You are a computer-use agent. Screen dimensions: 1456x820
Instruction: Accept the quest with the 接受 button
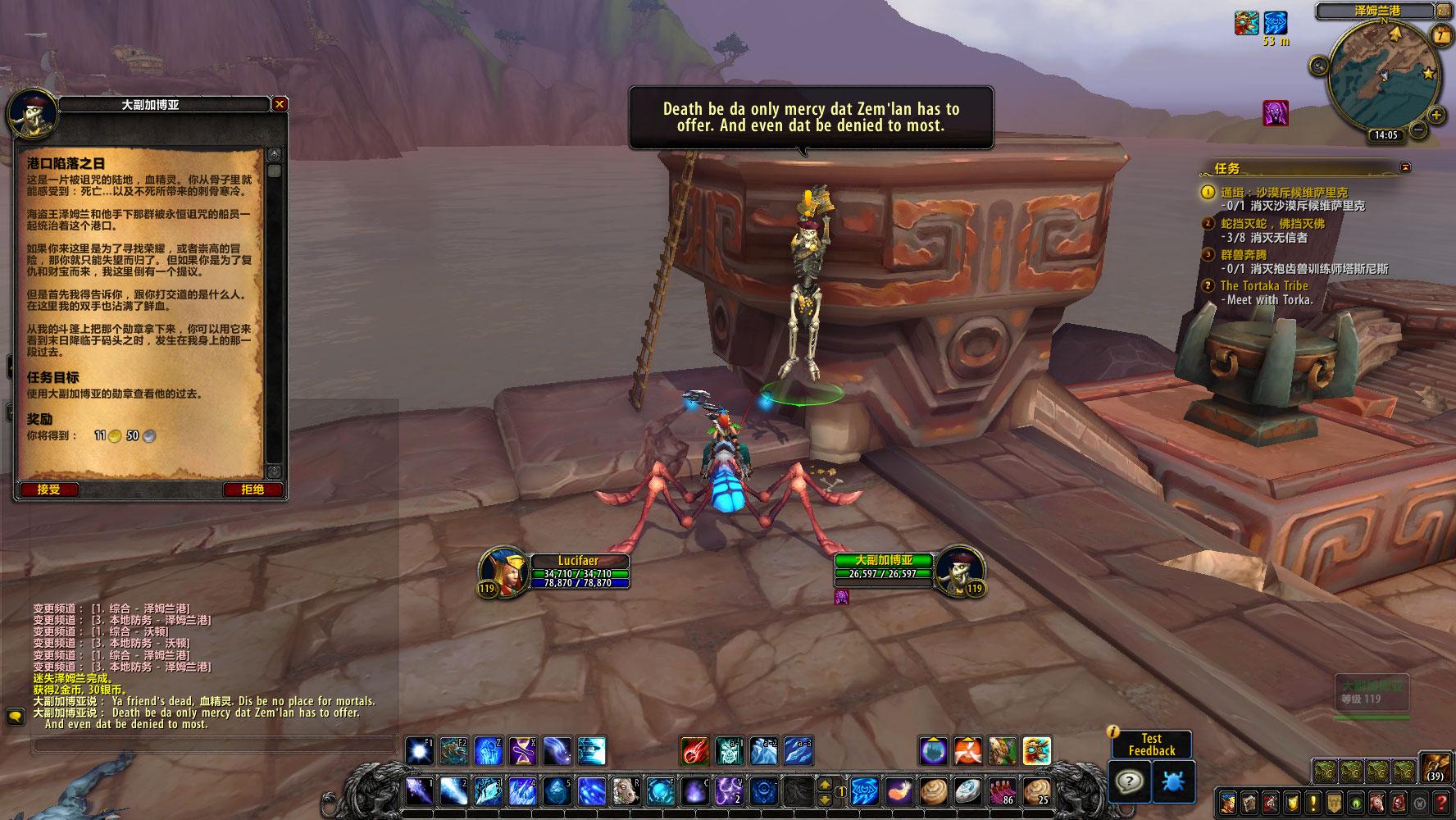(x=48, y=490)
